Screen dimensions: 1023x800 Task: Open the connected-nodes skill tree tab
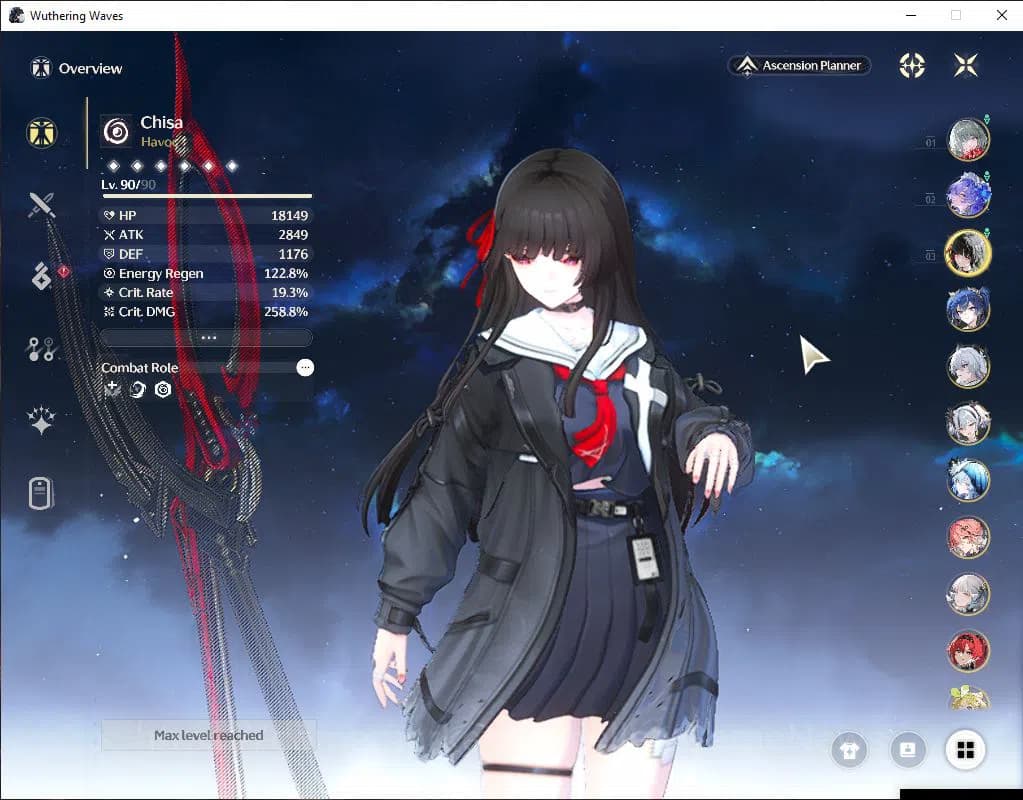(41, 349)
